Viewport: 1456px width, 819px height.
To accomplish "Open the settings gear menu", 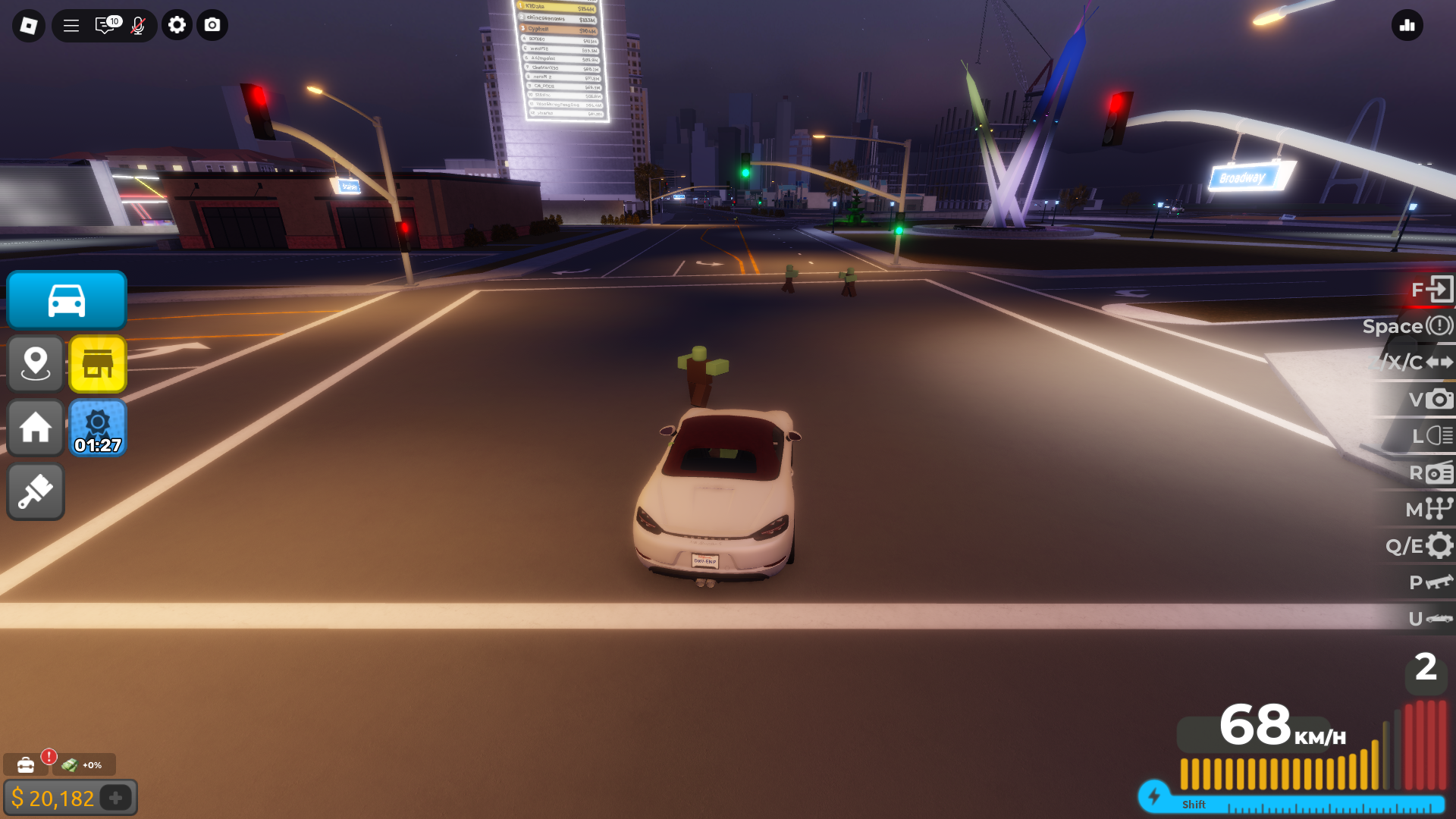I will pos(177,25).
